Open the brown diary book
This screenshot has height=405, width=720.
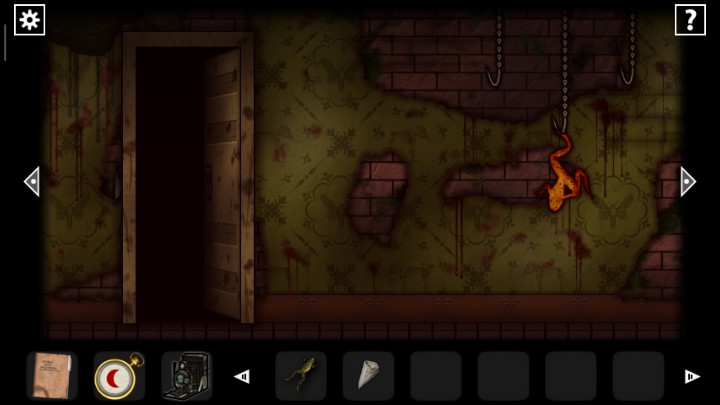click(52, 376)
